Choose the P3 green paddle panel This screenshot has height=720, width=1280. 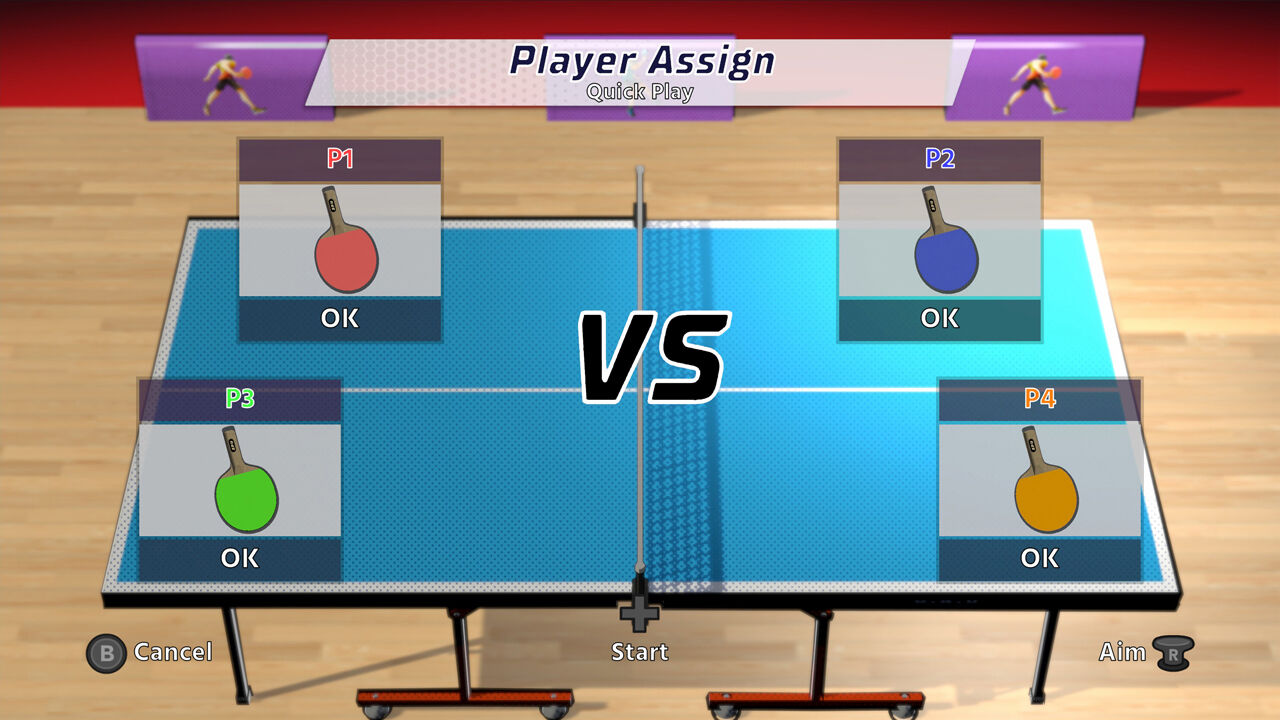(x=240, y=480)
